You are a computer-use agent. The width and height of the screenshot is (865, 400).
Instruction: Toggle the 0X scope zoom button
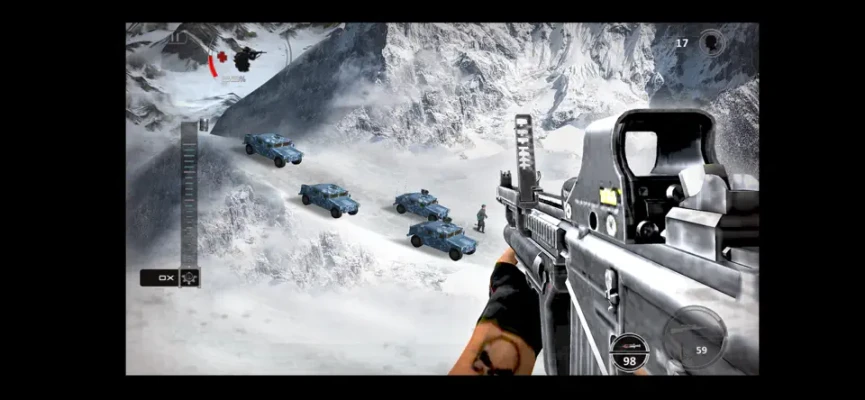160,278
